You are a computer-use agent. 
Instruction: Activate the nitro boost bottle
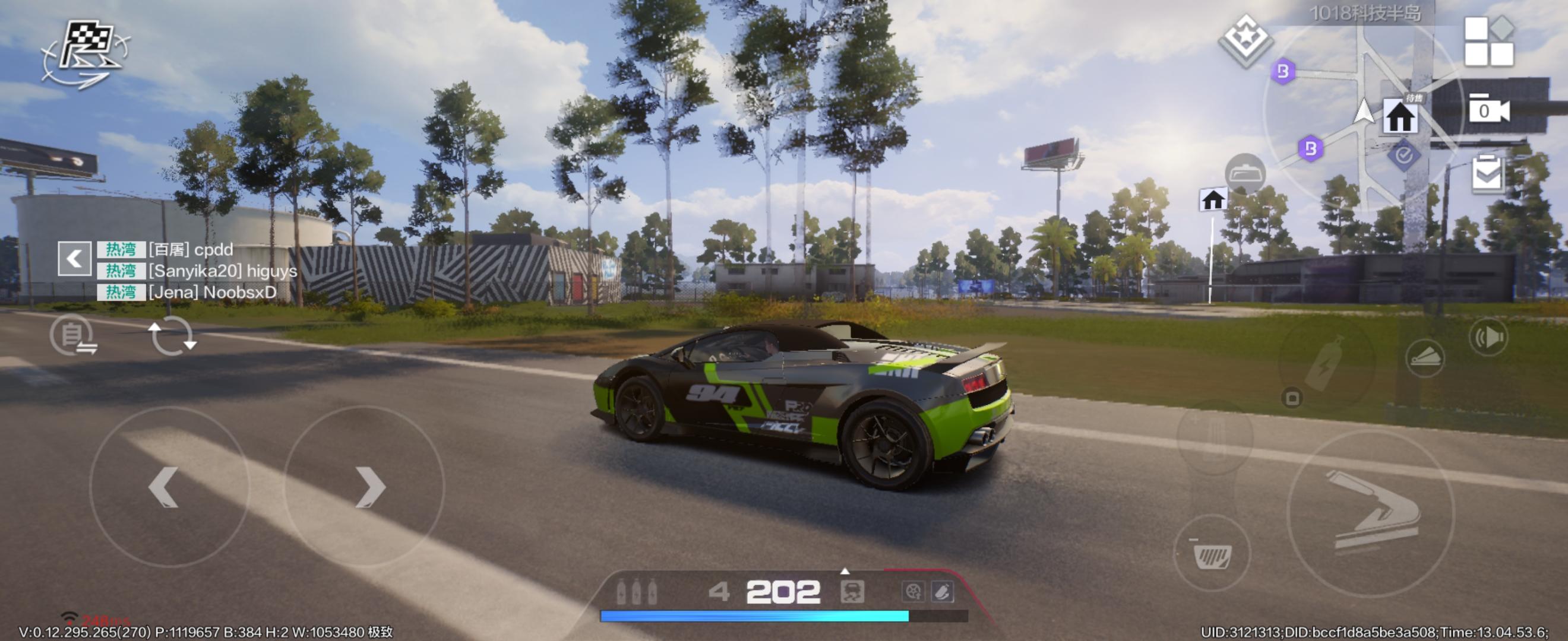coord(1327,363)
